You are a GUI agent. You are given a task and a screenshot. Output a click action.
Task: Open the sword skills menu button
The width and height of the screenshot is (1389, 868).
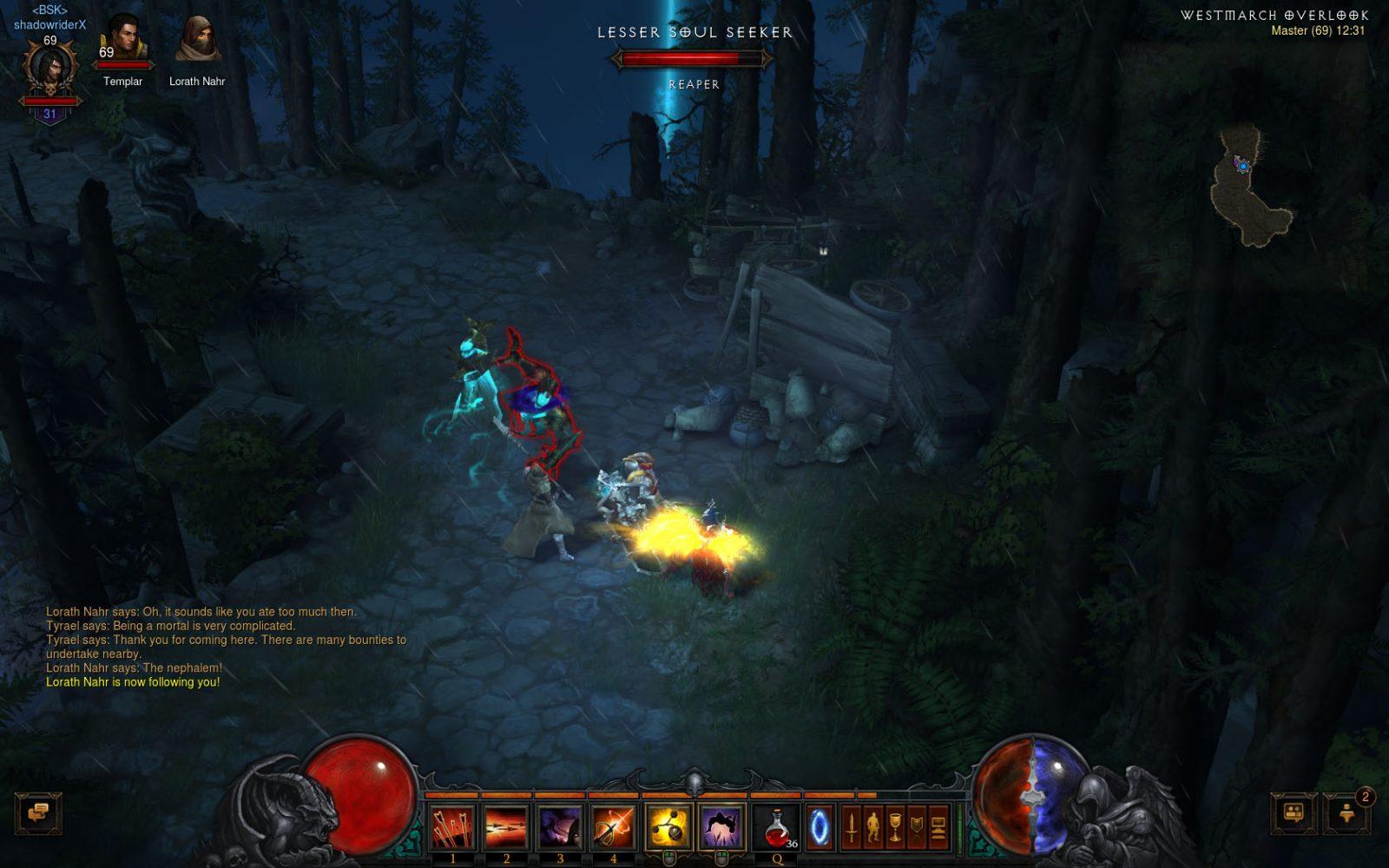(x=852, y=825)
